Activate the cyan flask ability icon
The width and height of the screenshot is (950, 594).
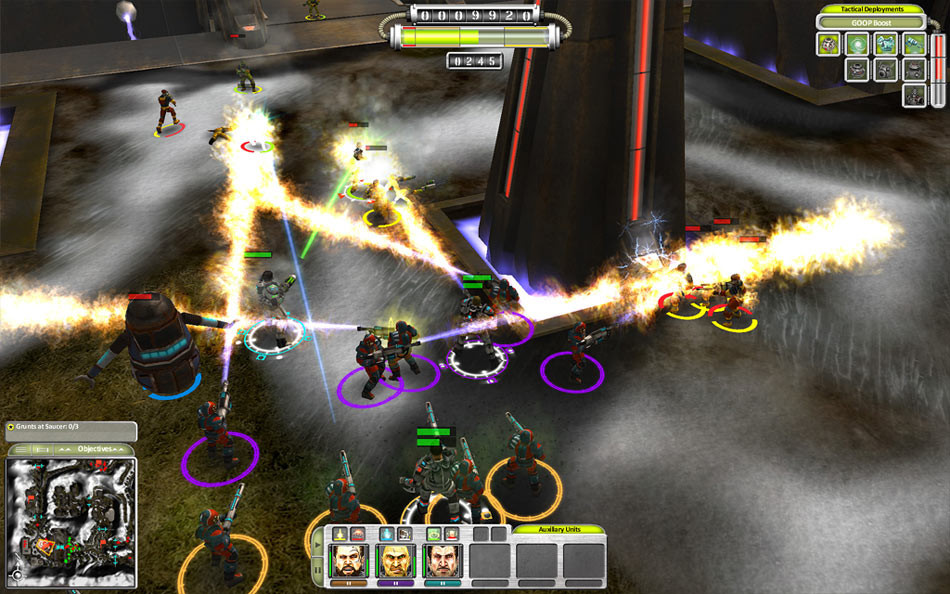click(x=387, y=534)
